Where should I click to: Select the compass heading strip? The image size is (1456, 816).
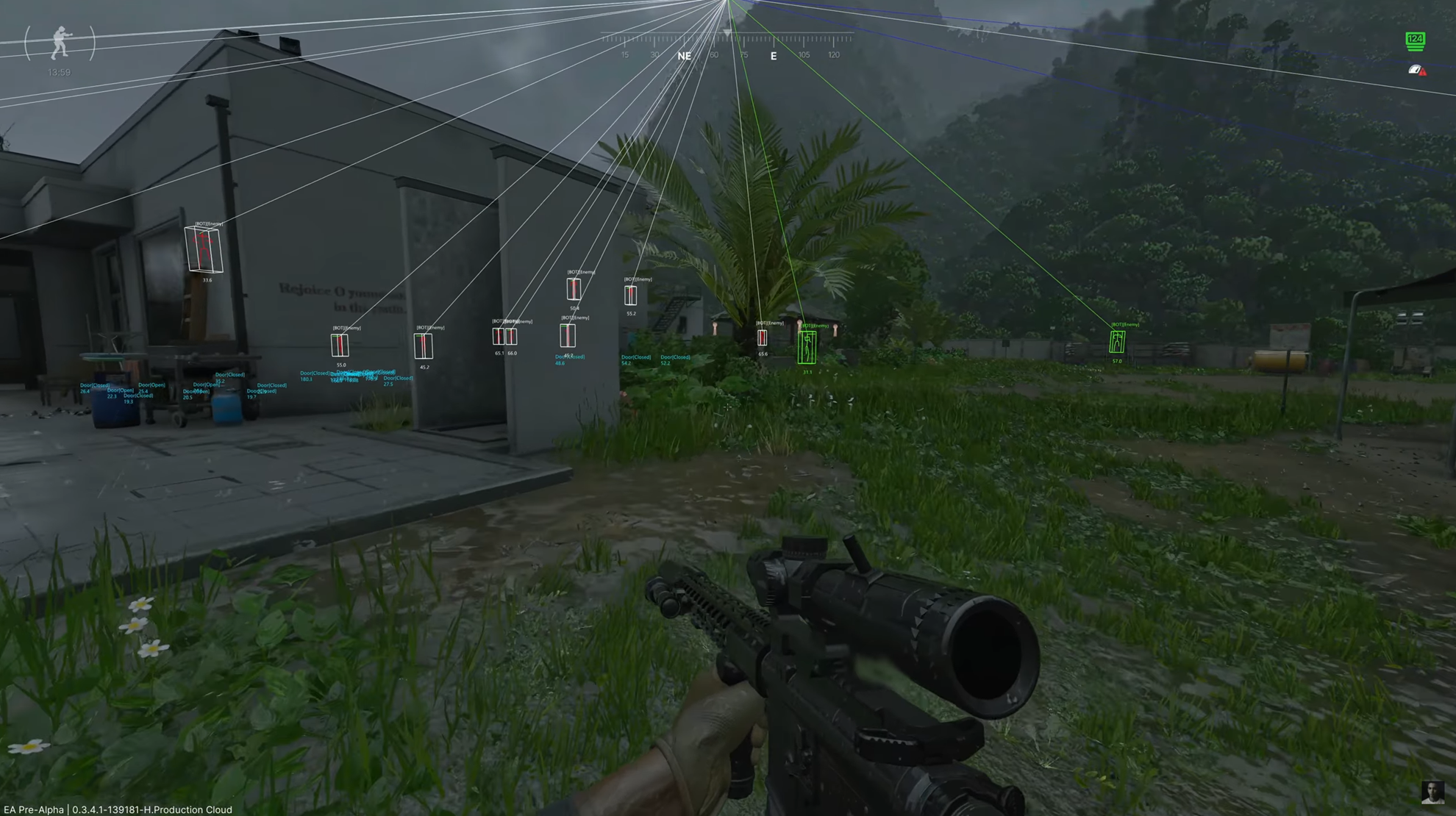point(727,46)
